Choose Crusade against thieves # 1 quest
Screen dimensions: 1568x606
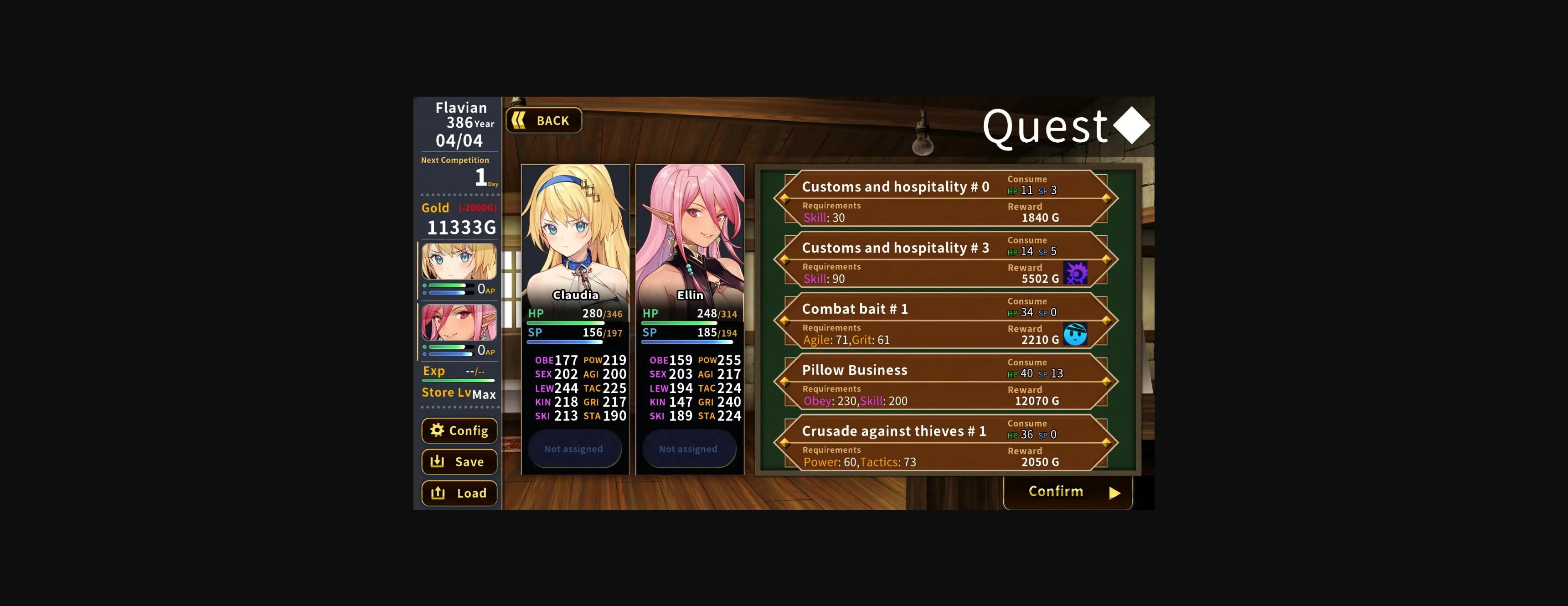(945, 443)
